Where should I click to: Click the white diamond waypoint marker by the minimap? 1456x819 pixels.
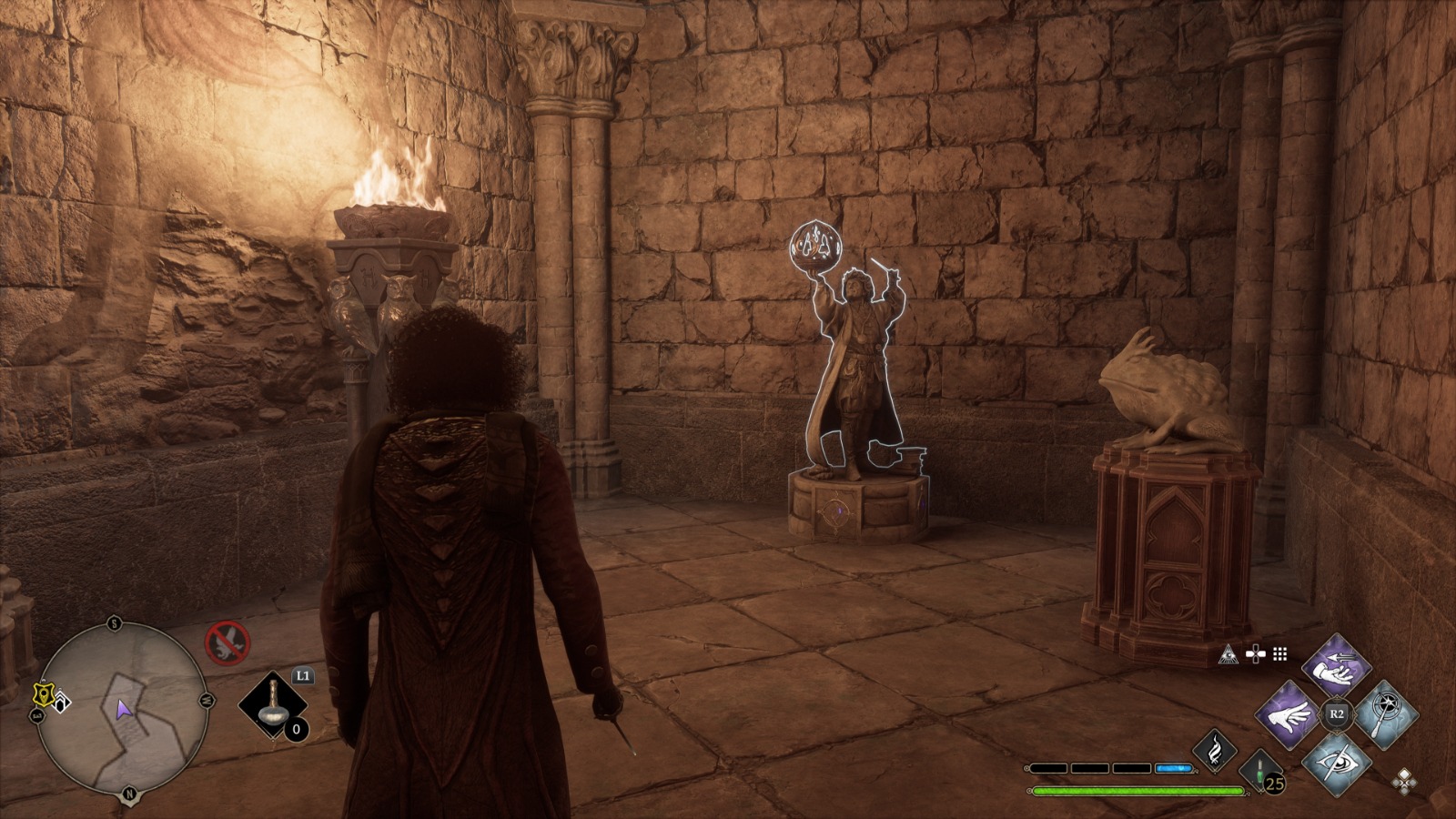pos(60,703)
